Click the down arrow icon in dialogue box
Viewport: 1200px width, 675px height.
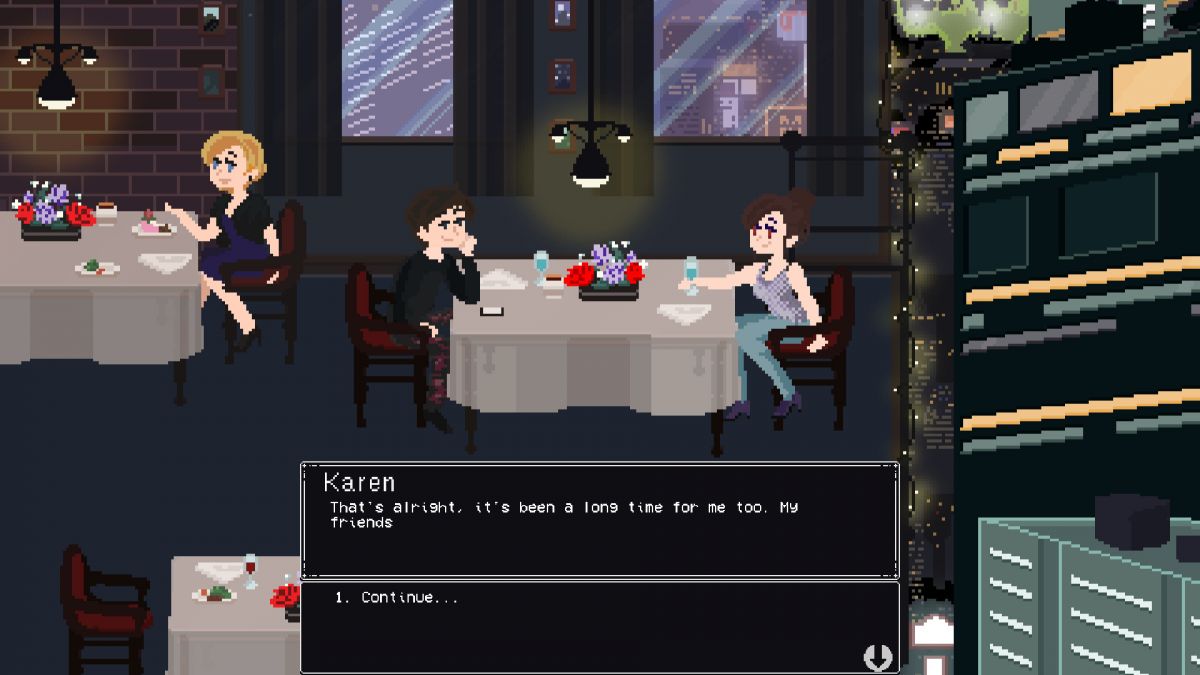(x=877, y=657)
